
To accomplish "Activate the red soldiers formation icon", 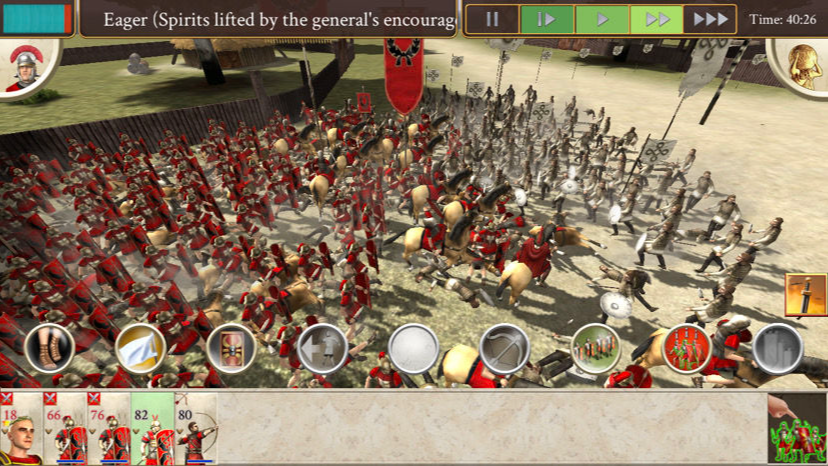I will click(686, 348).
